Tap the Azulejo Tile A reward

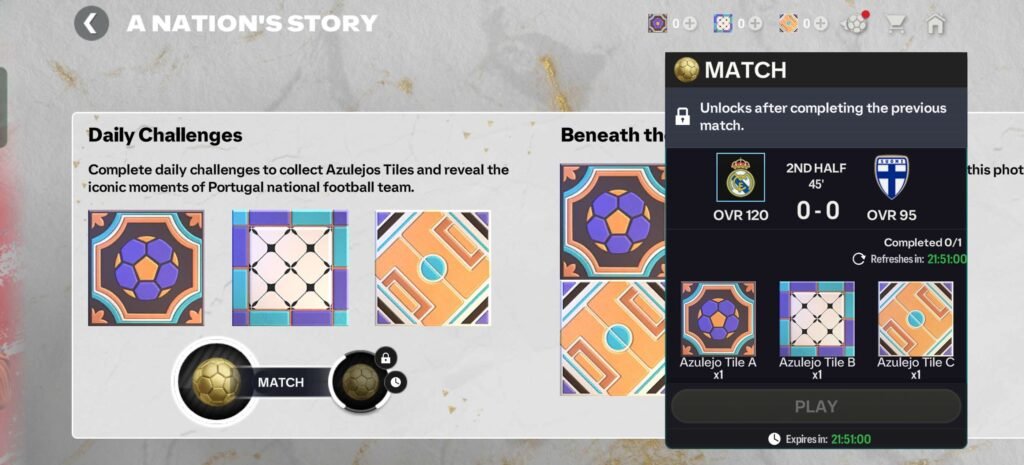coord(718,319)
